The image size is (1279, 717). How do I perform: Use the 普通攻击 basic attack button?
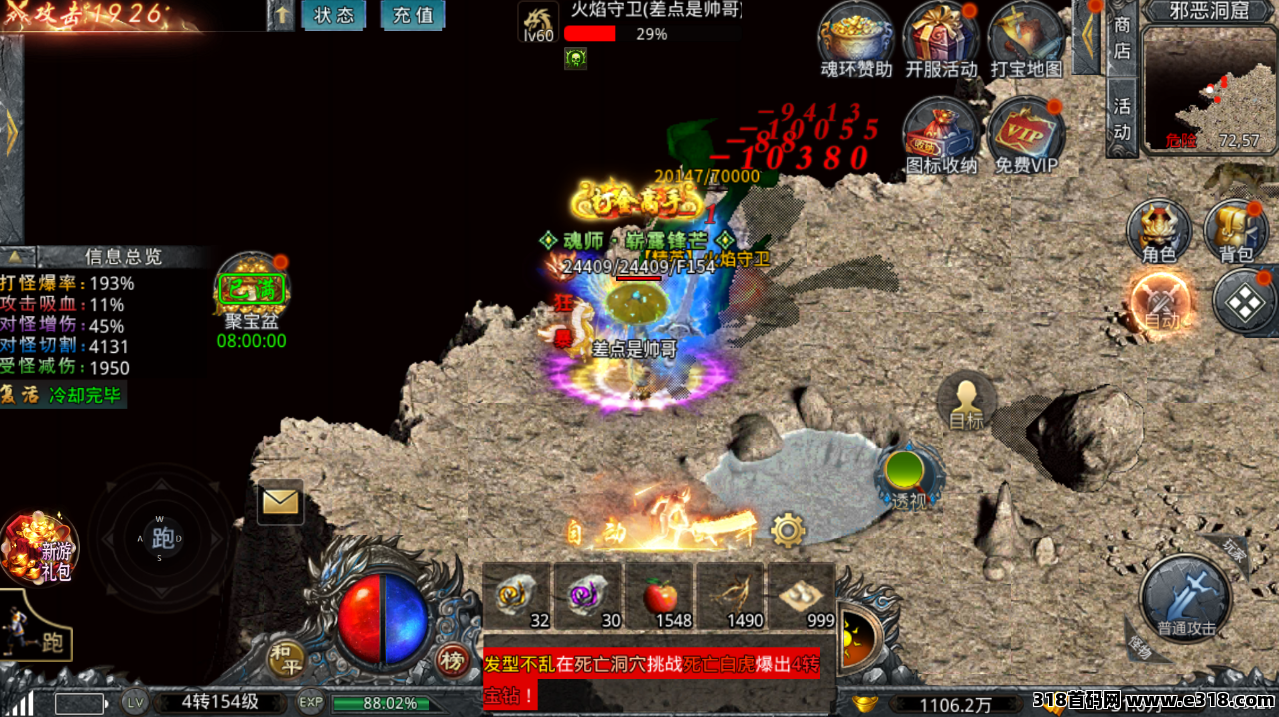[1186, 598]
